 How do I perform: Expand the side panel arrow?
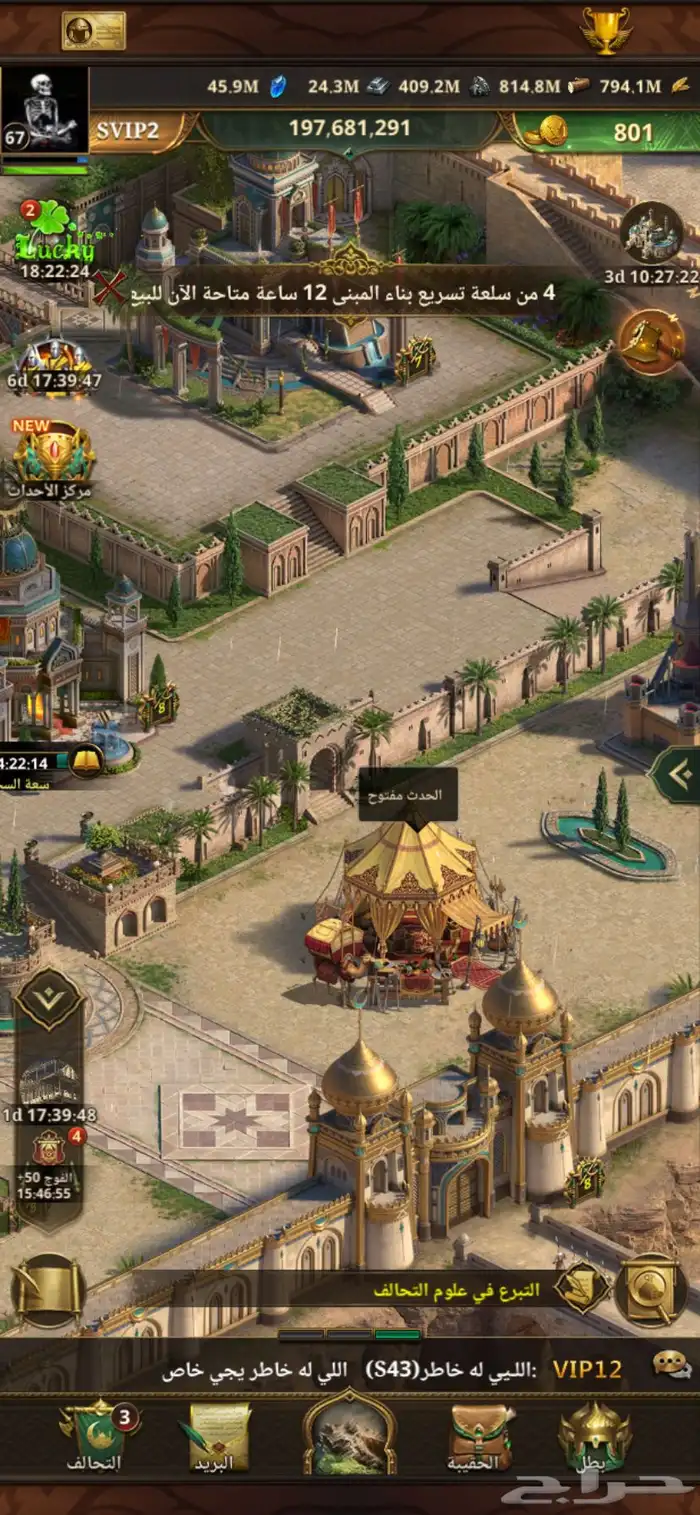tap(675, 773)
